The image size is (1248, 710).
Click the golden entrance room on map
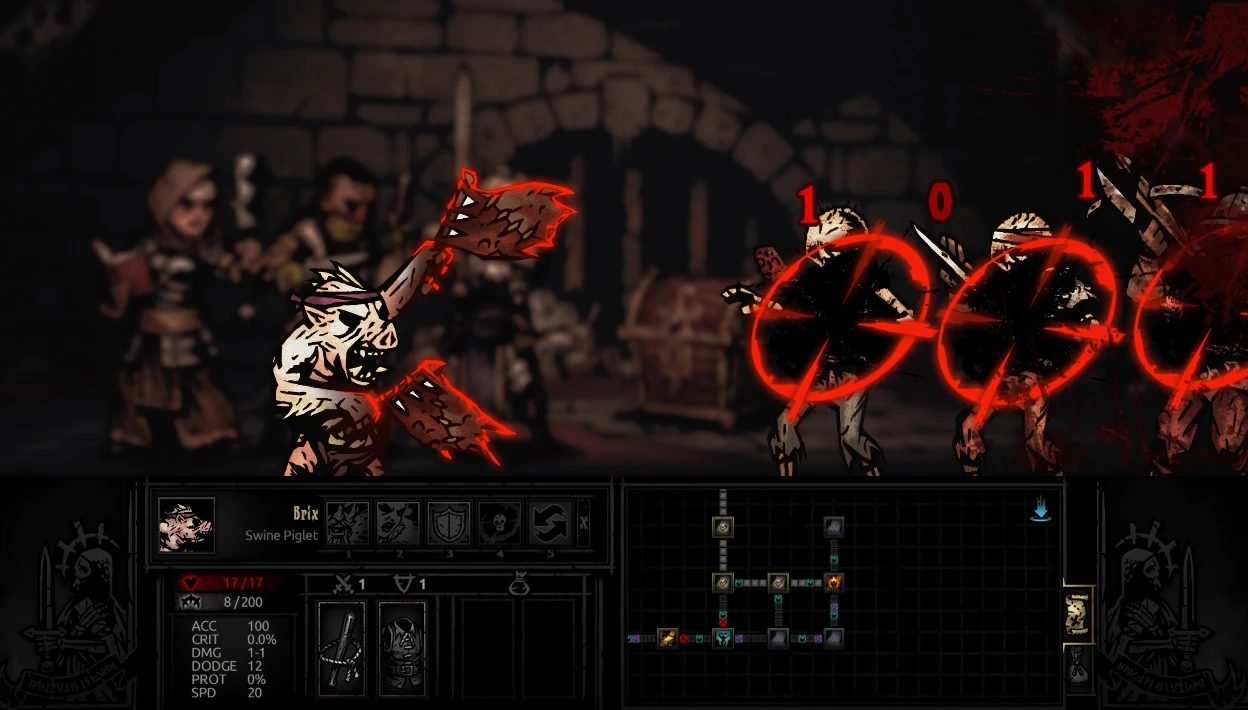pyautogui.click(x=668, y=637)
